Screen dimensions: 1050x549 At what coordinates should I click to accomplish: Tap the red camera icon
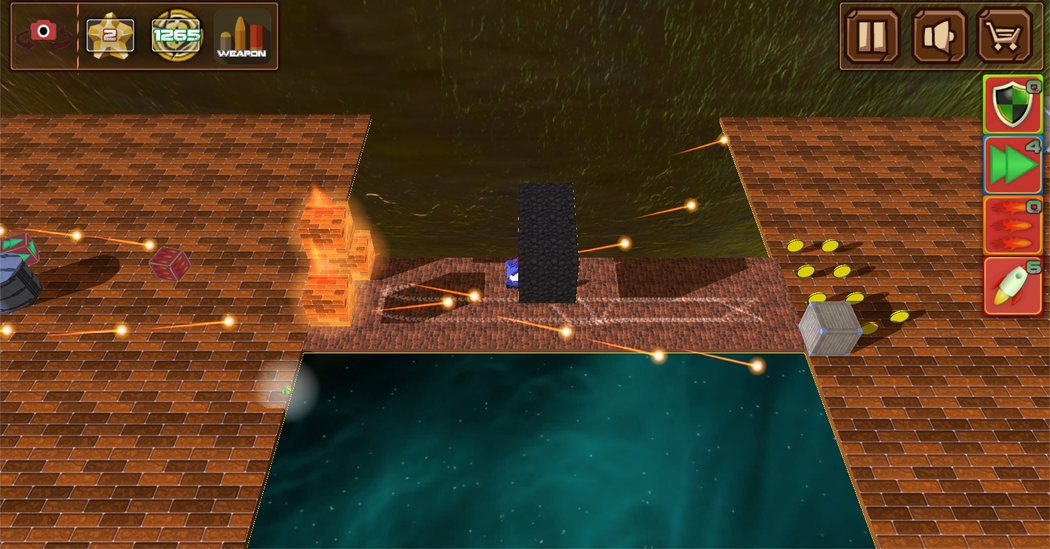tap(43, 34)
